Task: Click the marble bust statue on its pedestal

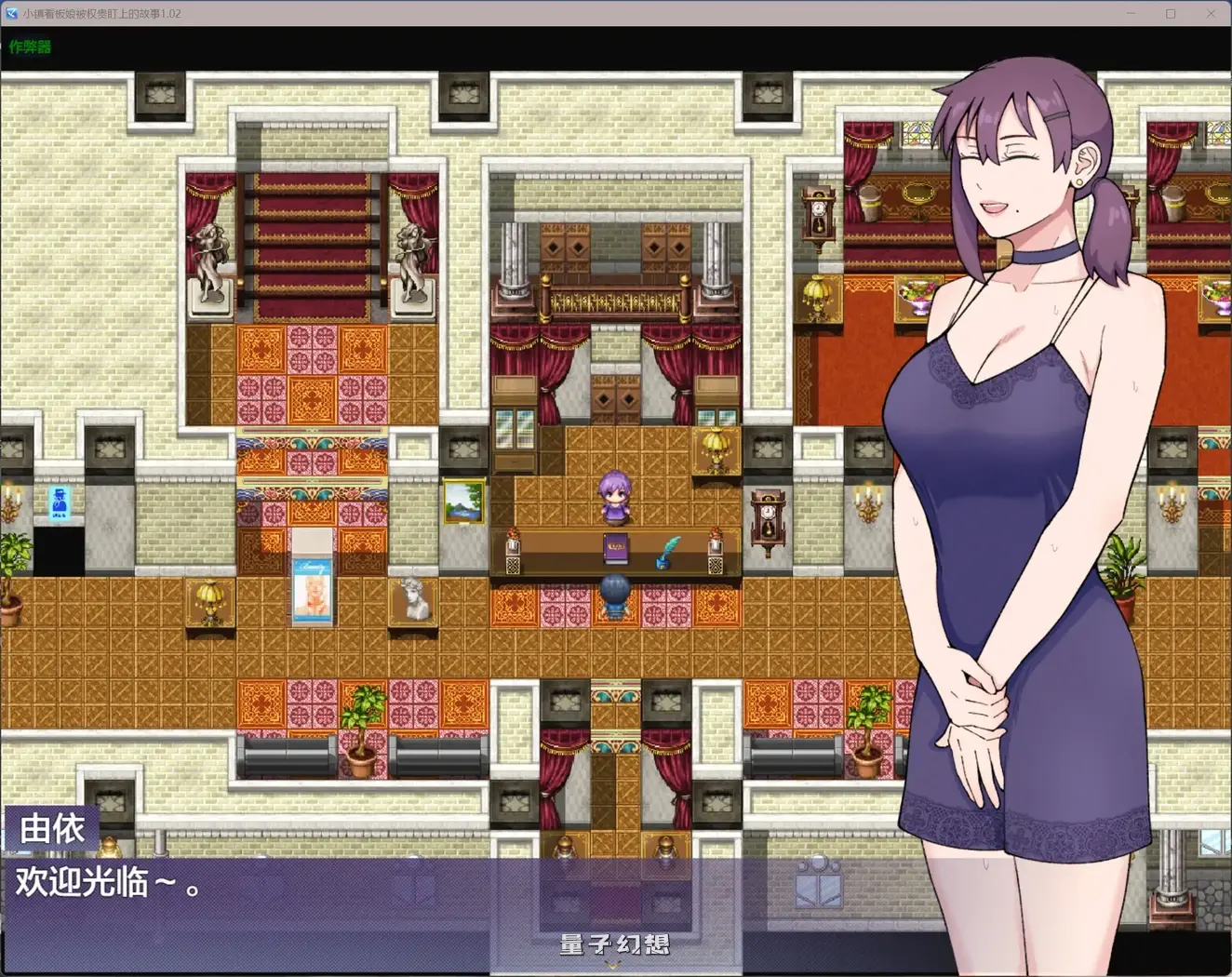Action: pos(412,596)
